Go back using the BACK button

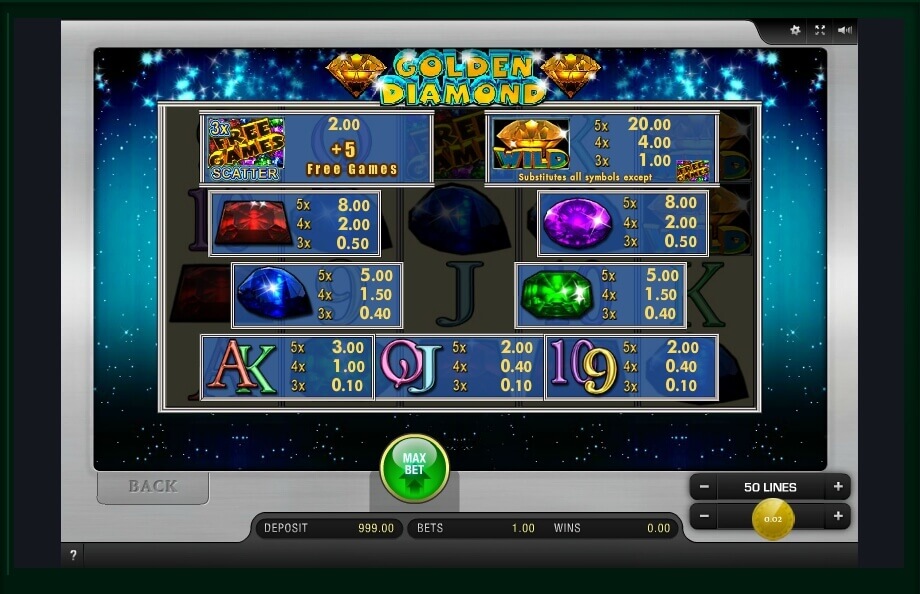(153, 486)
